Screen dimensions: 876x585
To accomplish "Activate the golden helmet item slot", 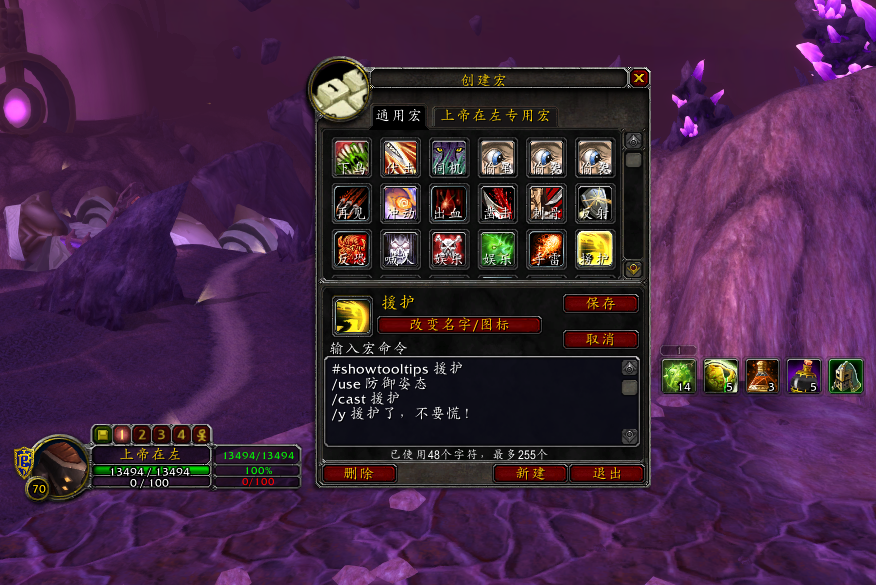I will coord(845,375).
